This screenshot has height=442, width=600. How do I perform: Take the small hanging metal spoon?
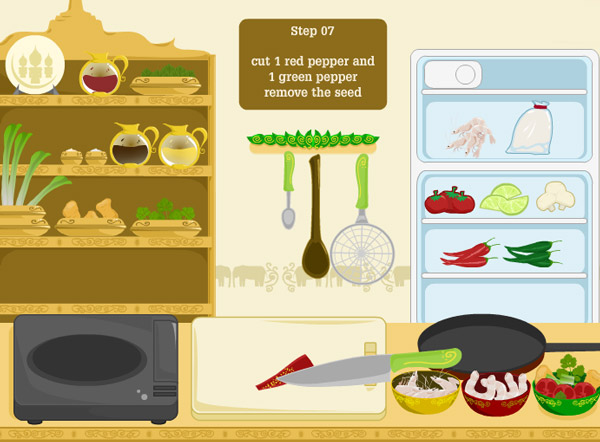click(x=288, y=195)
